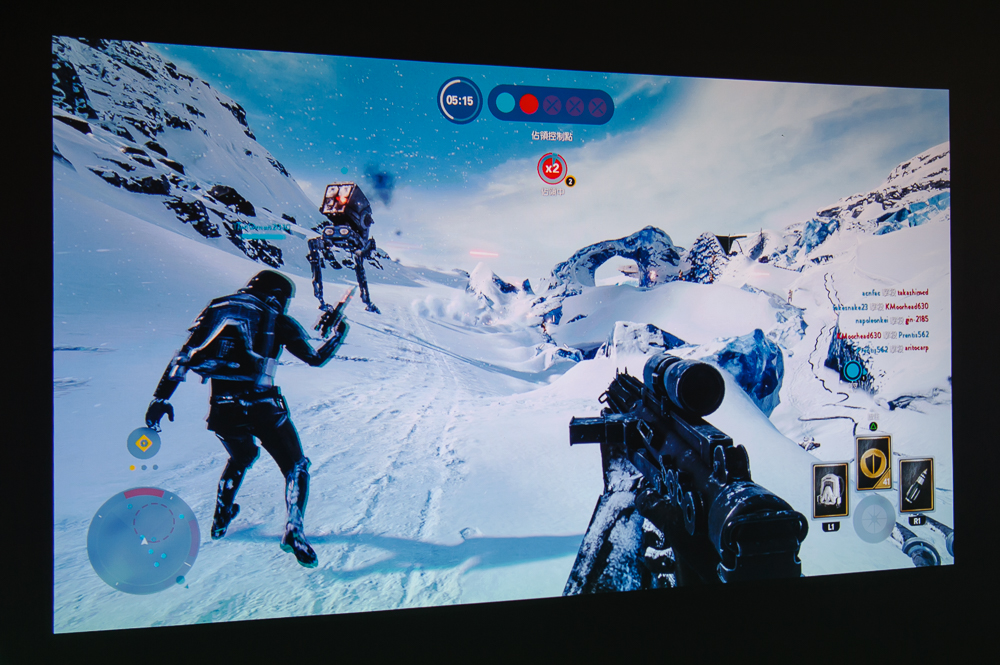The width and height of the screenshot is (1000, 665).
Task: Click the red x2 capture point marker
Action: pyautogui.click(x=551, y=167)
